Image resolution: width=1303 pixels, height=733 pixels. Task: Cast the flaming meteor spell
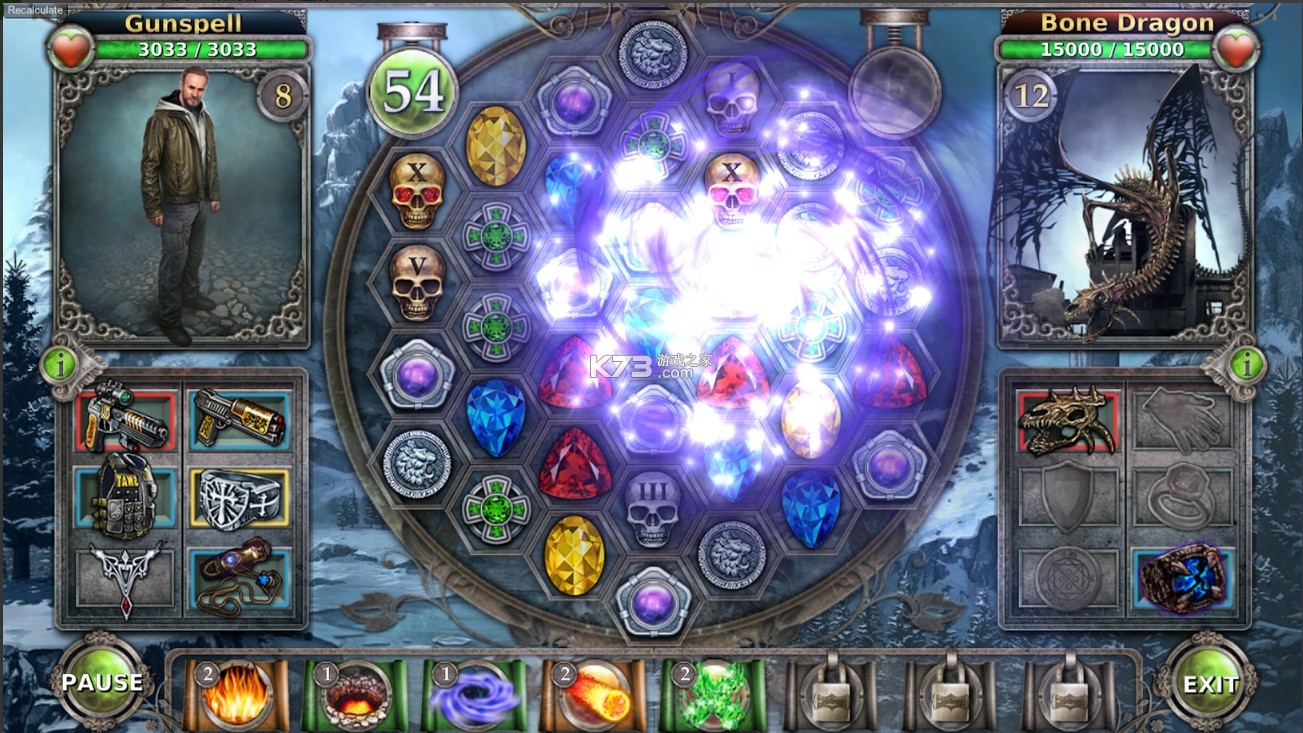tap(593, 695)
